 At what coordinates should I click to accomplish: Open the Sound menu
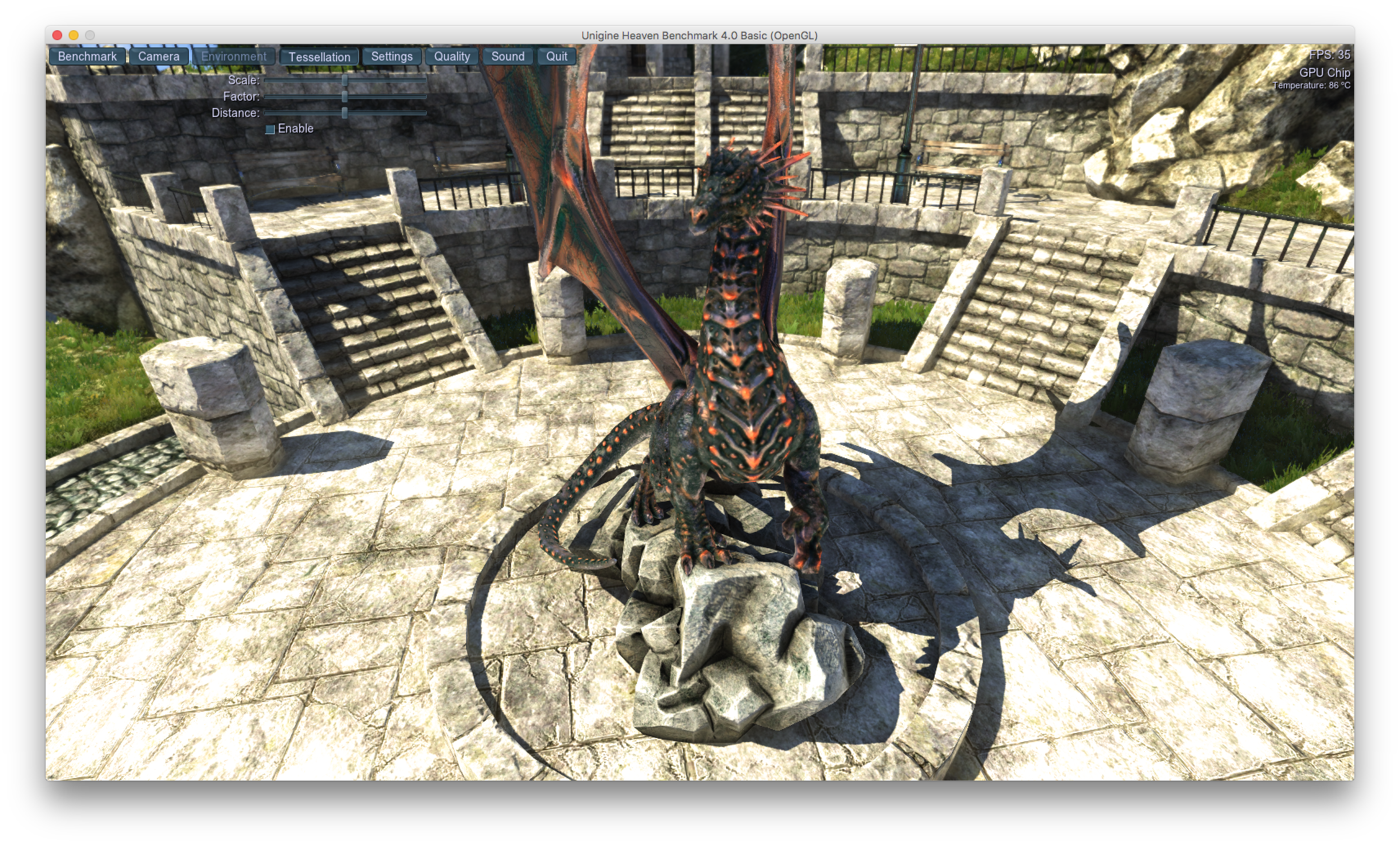pos(507,56)
